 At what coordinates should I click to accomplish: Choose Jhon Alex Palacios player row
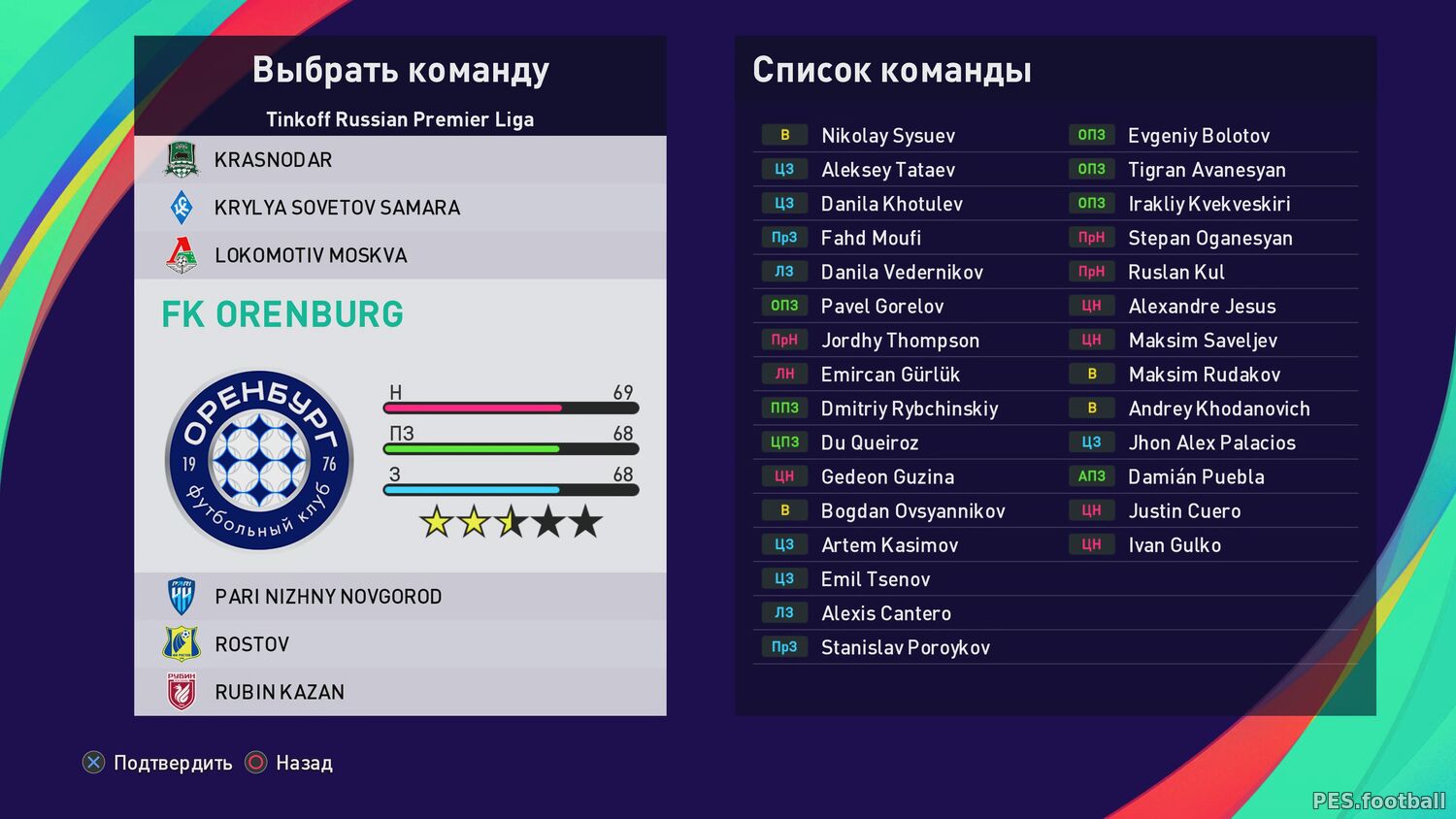pos(1211,442)
